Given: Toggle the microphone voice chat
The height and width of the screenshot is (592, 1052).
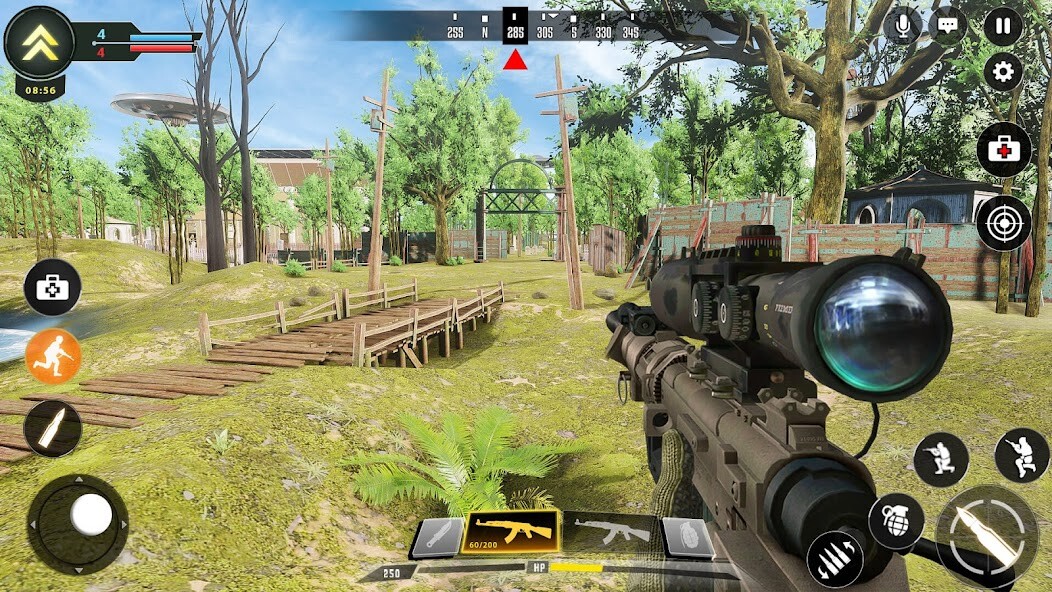Looking at the screenshot, I should click(x=902, y=25).
